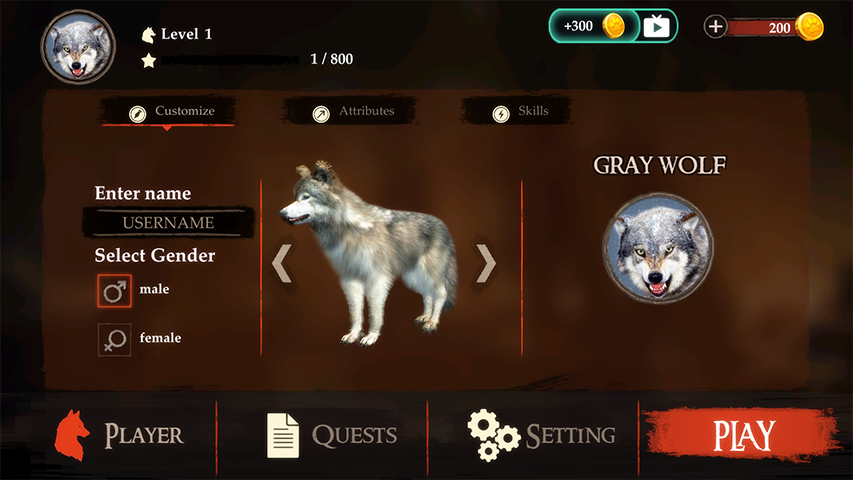
Task: Select the Customize tab
Action: 172,112
